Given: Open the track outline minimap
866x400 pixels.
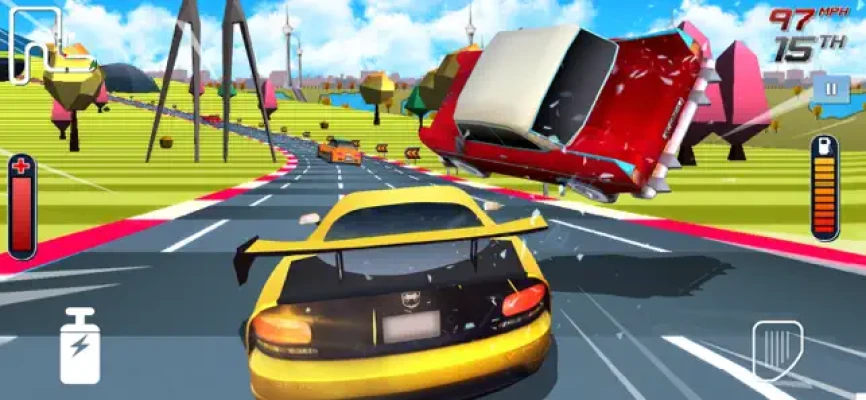Looking at the screenshot, I should tap(35, 46).
